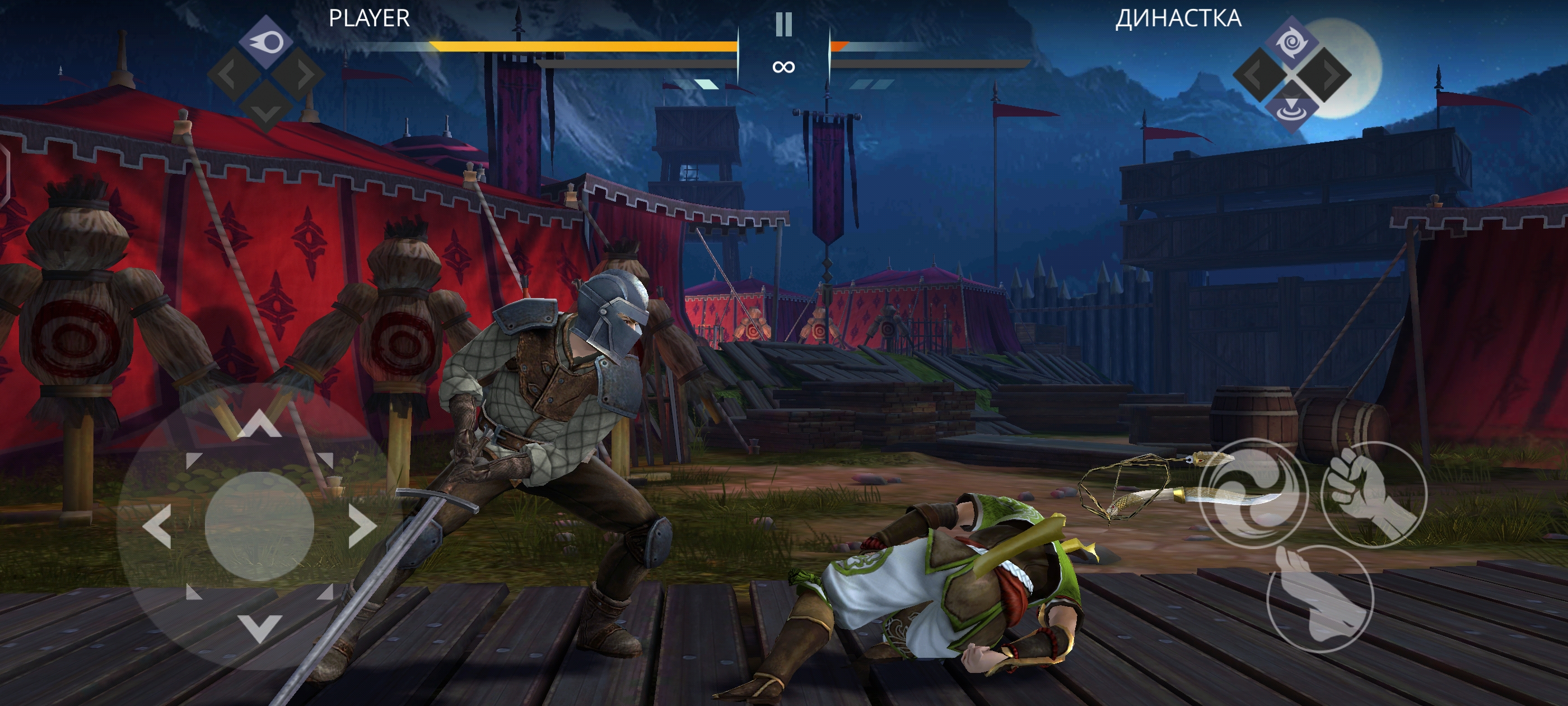Tap the joystick's left arrow

click(157, 526)
